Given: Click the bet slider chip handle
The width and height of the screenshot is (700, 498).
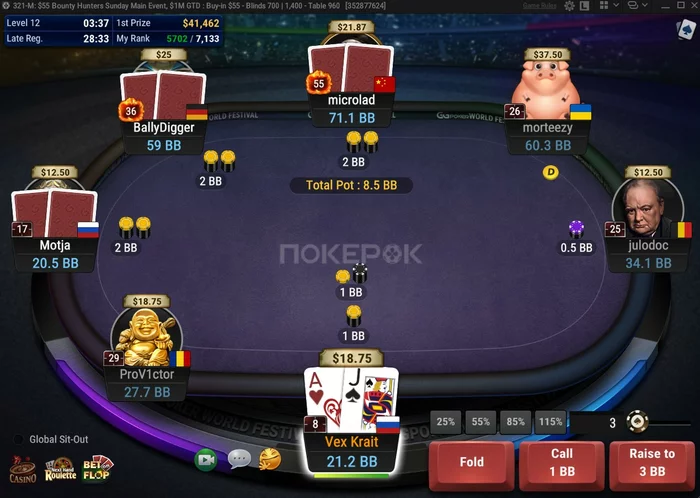Looking at the screenshot, I should [636, 422].
